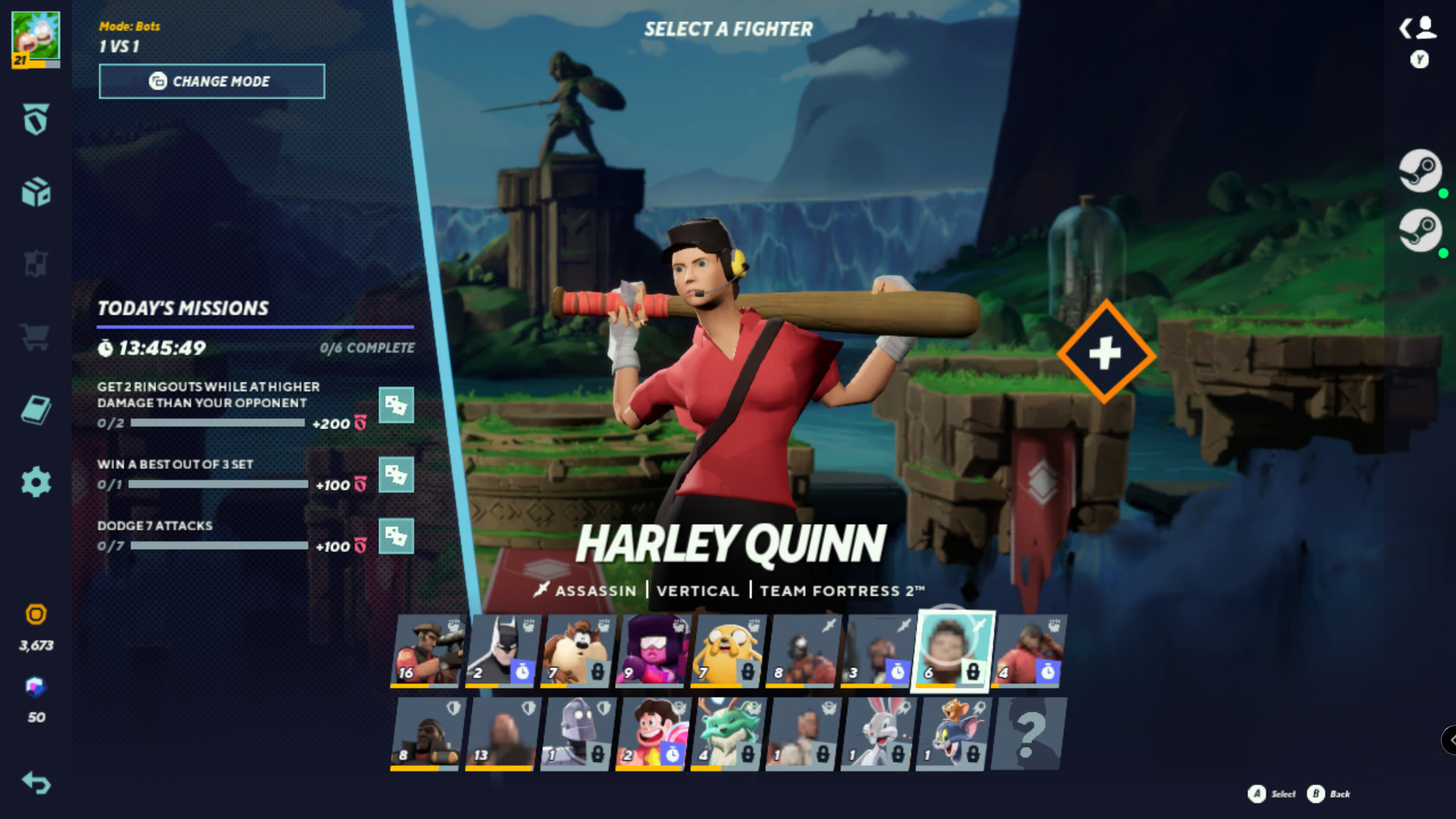Click the Dodge 7 Attacks mission reward icon
The width and height of the screenshot is (1456, 819).
397,536
